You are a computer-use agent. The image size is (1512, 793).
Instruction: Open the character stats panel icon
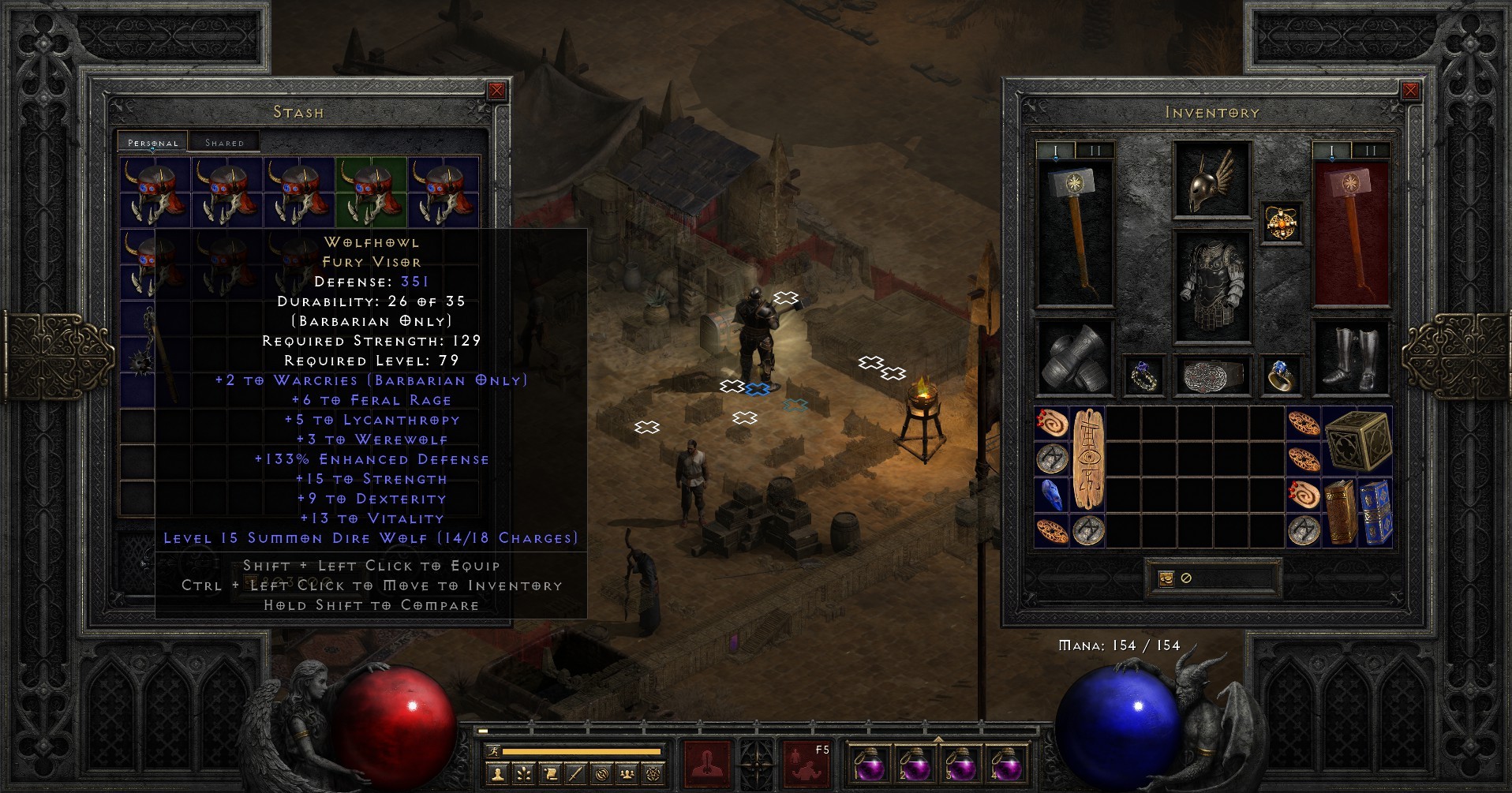click(x=497, y=774)
